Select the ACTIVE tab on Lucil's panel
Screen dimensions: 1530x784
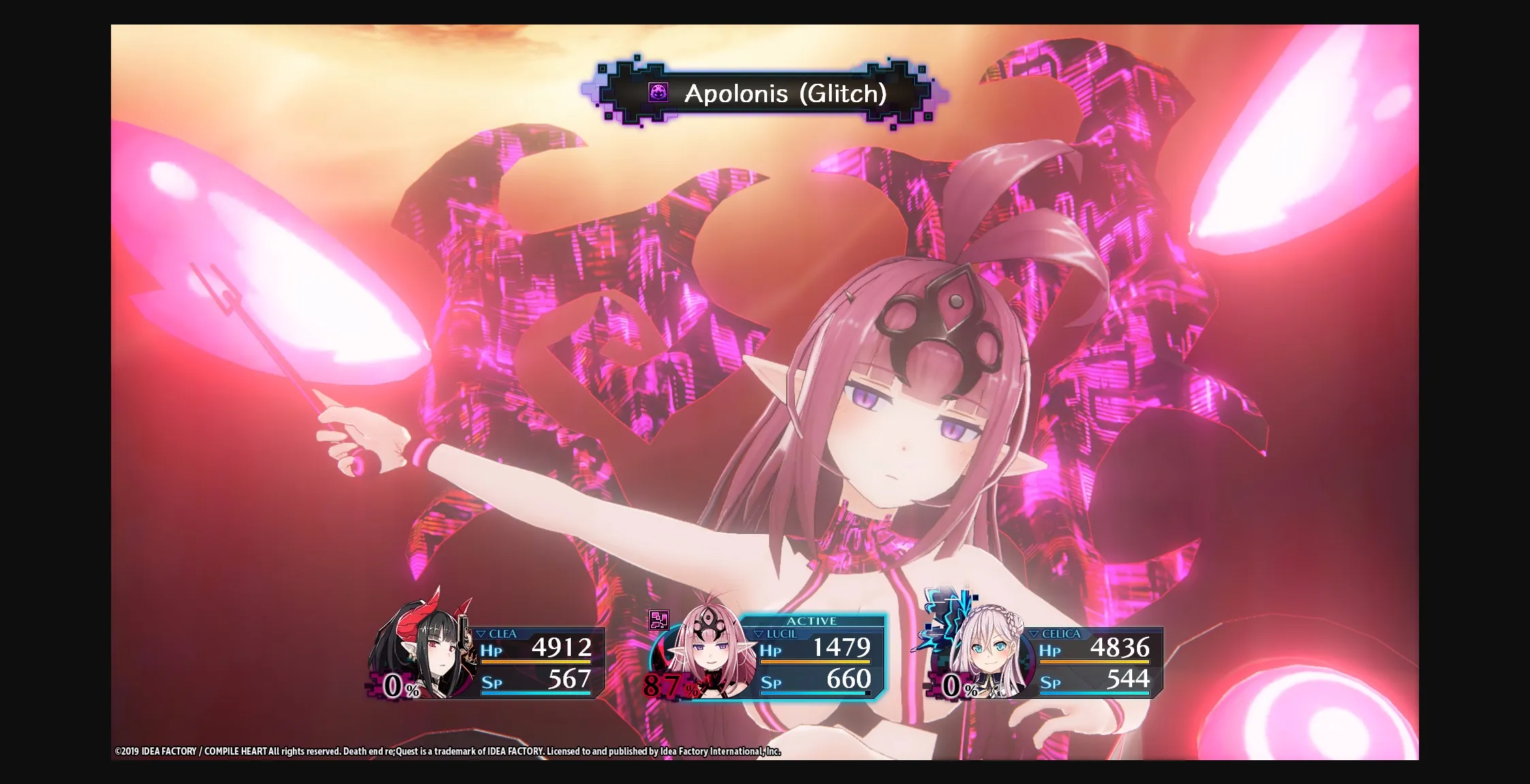[x=812, y=621]
